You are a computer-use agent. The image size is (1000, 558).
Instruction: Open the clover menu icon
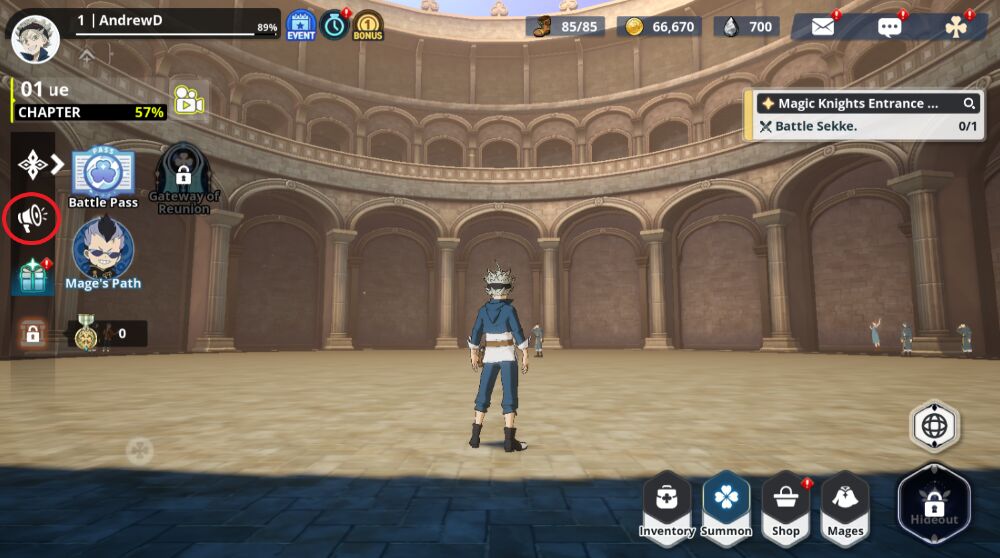tap(956, 26)
